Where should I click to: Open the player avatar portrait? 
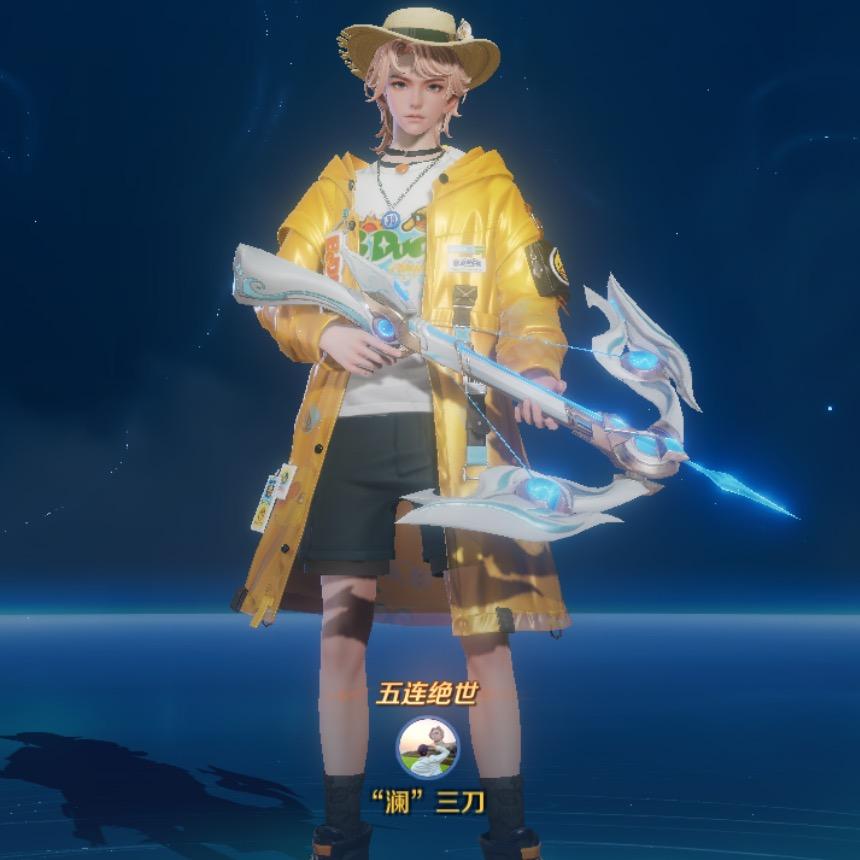tap(428, 747)
